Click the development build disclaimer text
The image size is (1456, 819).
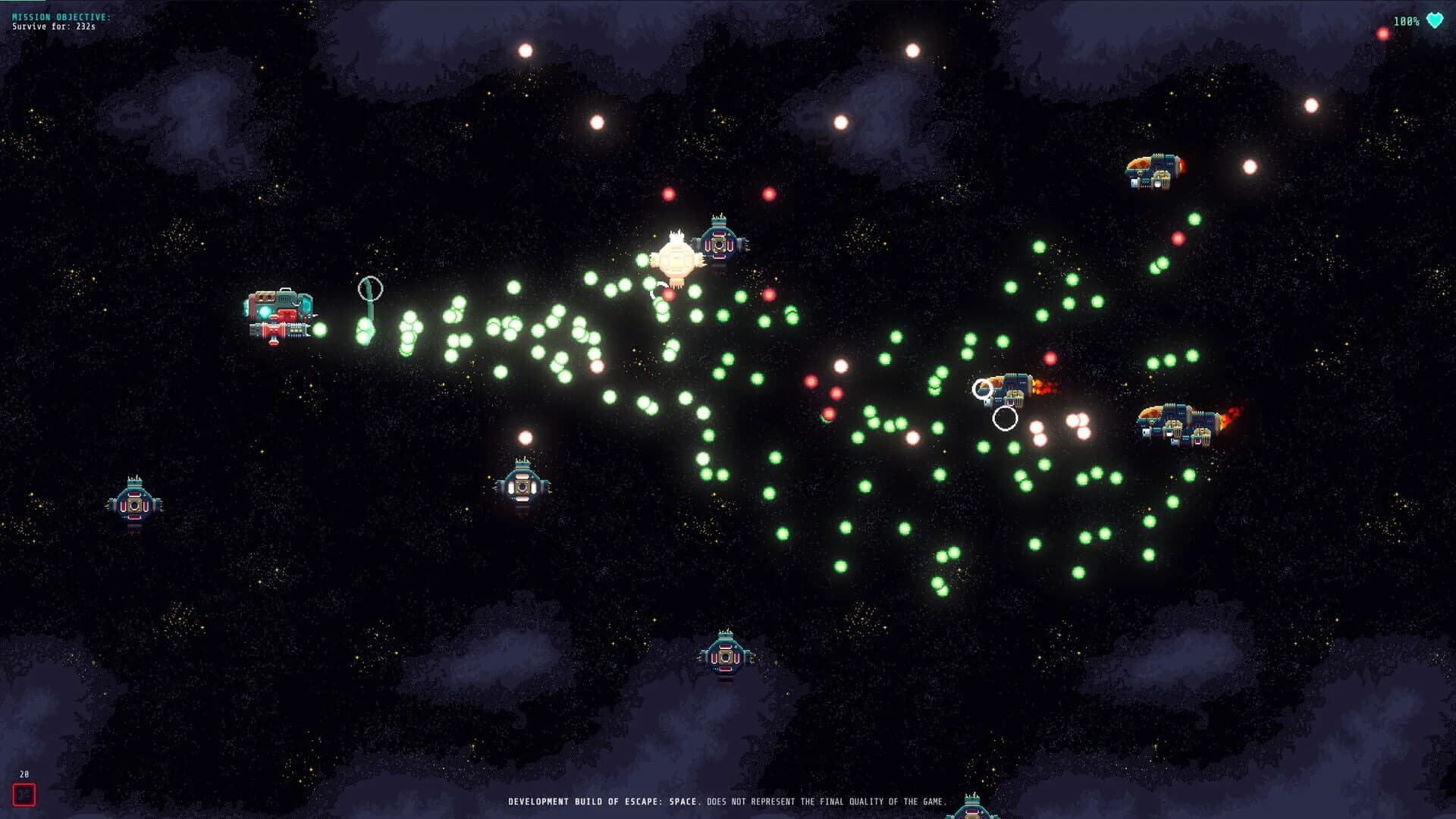pyautogui.click(x=728, y=799)
